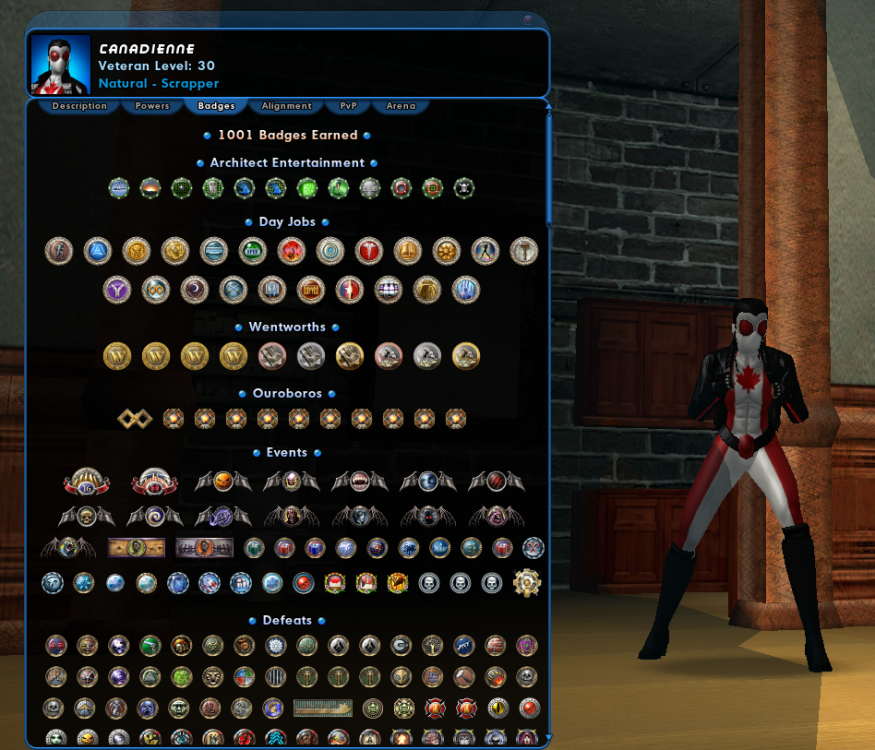875x750 pixels.
Task: Switch to the Description tab
Action: [79, 106]
